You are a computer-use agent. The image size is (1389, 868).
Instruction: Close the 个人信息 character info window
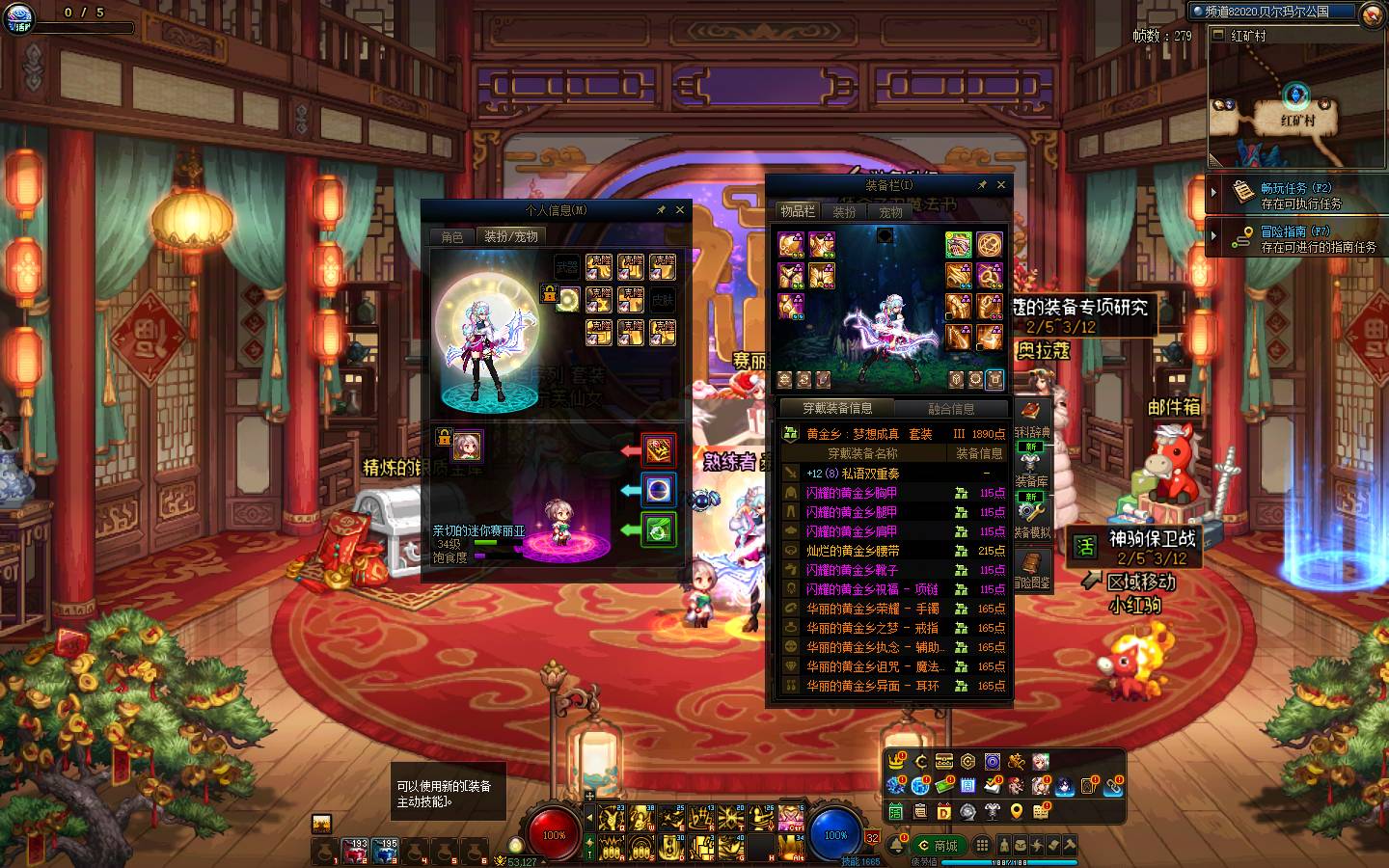[x=680, y=209]
